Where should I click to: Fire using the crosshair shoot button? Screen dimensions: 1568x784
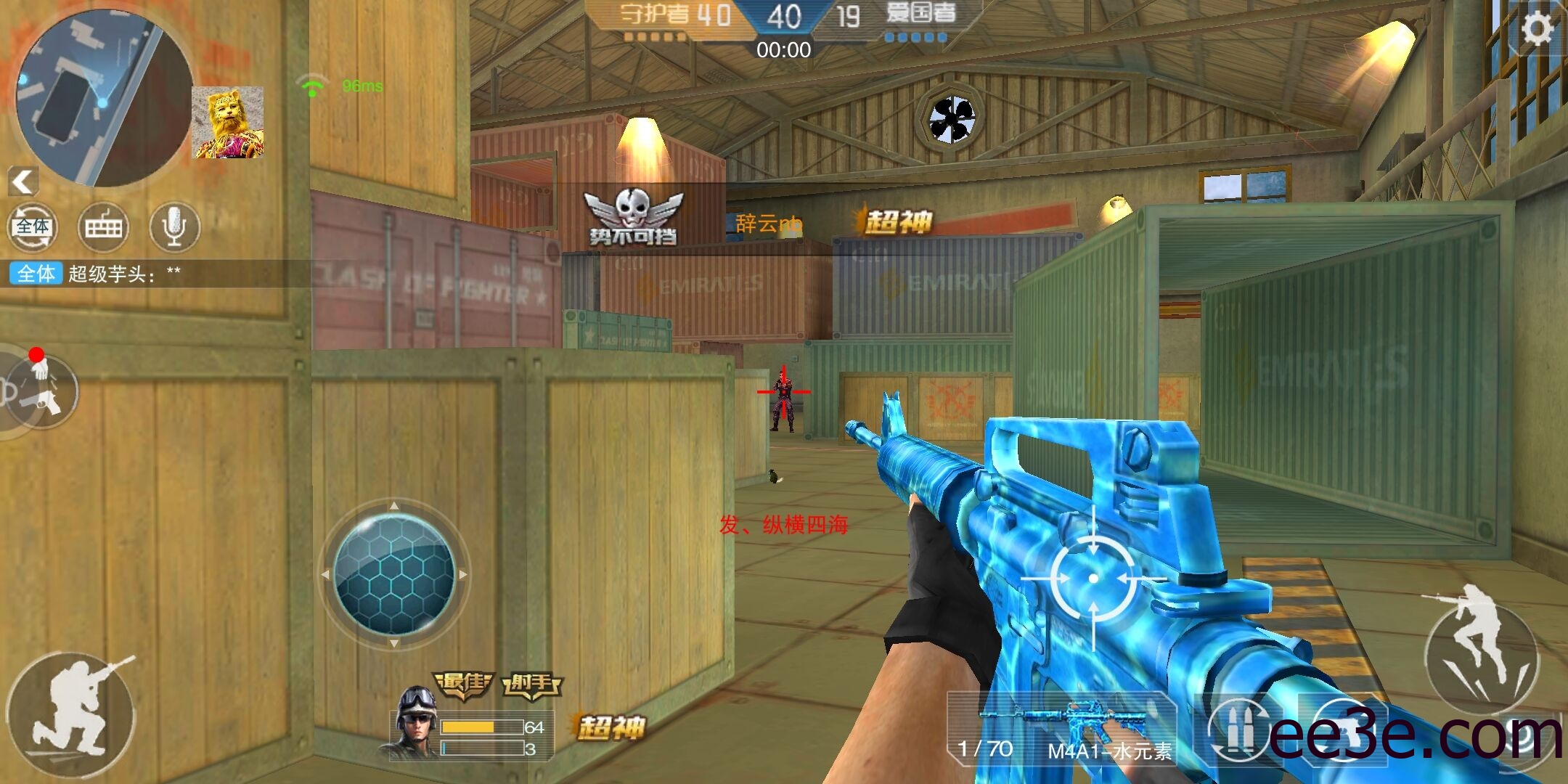pyautogui.click(x=1094, y=579)
